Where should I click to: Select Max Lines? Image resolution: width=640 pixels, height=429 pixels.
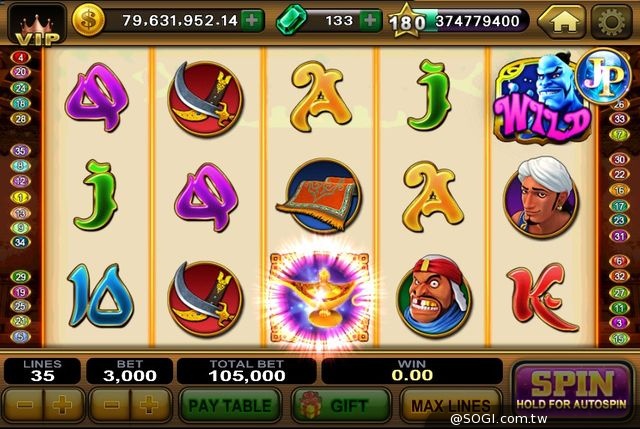click(449, 405)
